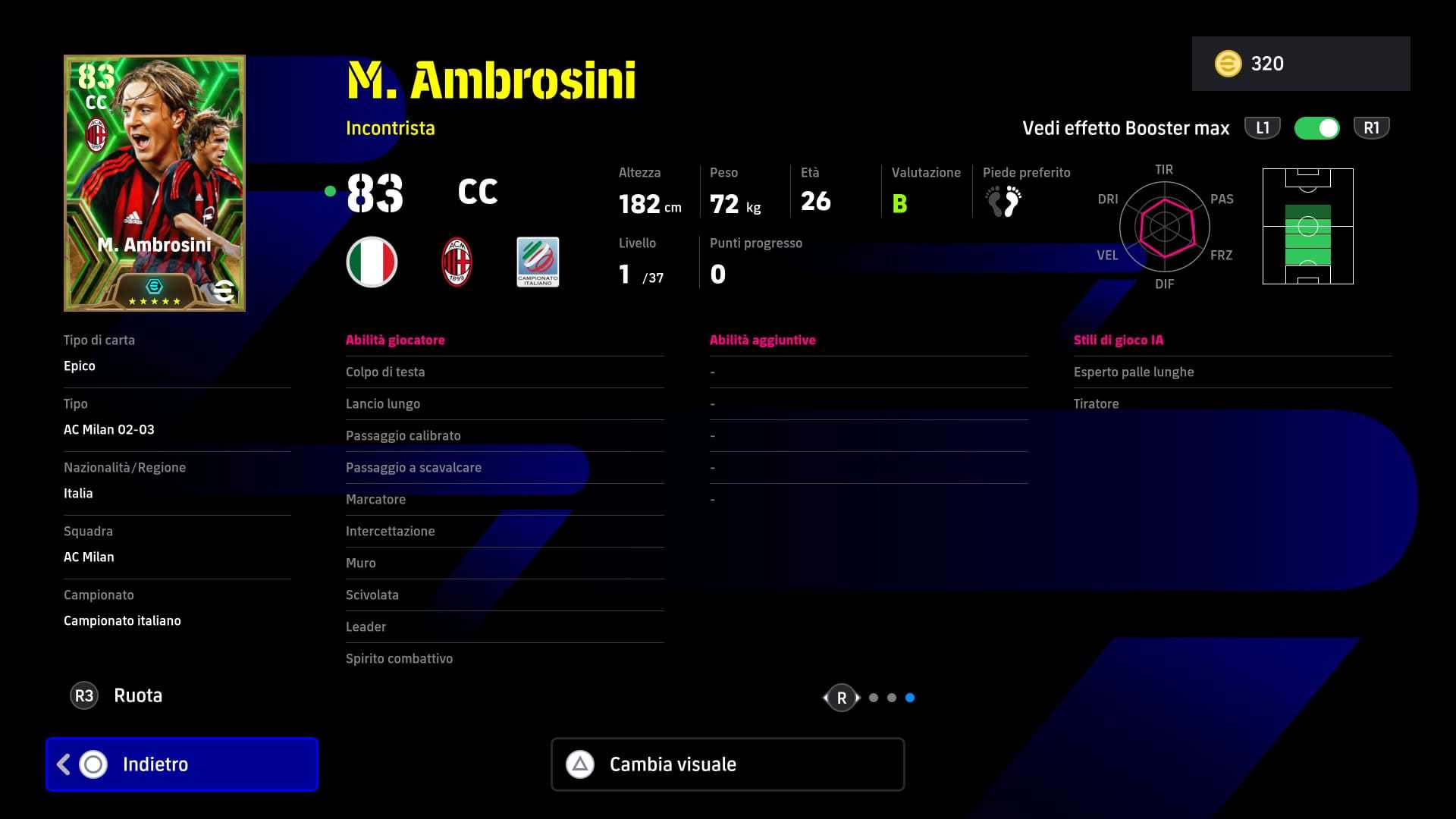The width and height of the screenshot is (1456, 819).
Task: Click the Italy flag icon
Action: pos(372,262)
